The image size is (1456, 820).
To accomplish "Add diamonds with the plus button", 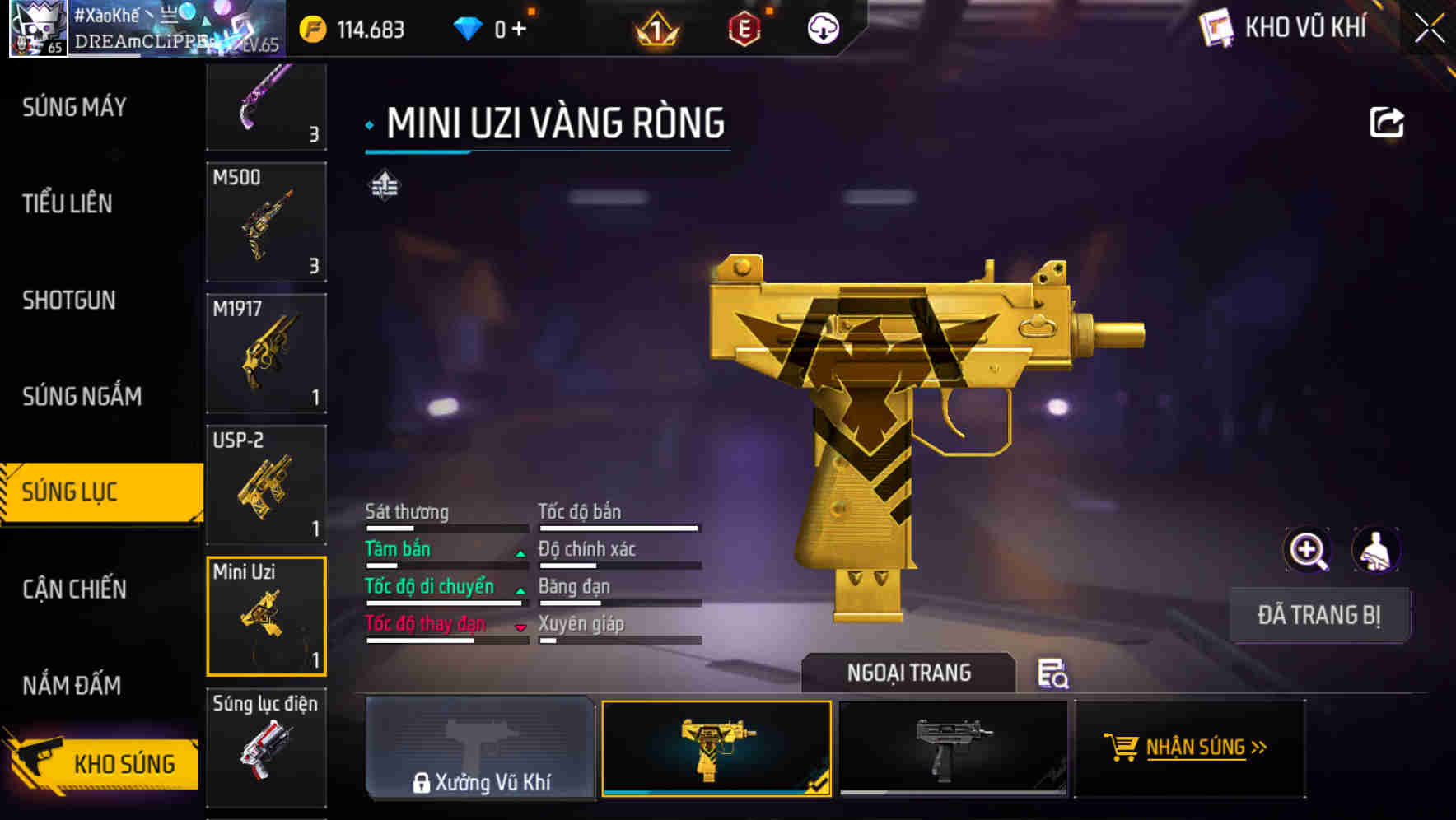I will click(519, 30).
